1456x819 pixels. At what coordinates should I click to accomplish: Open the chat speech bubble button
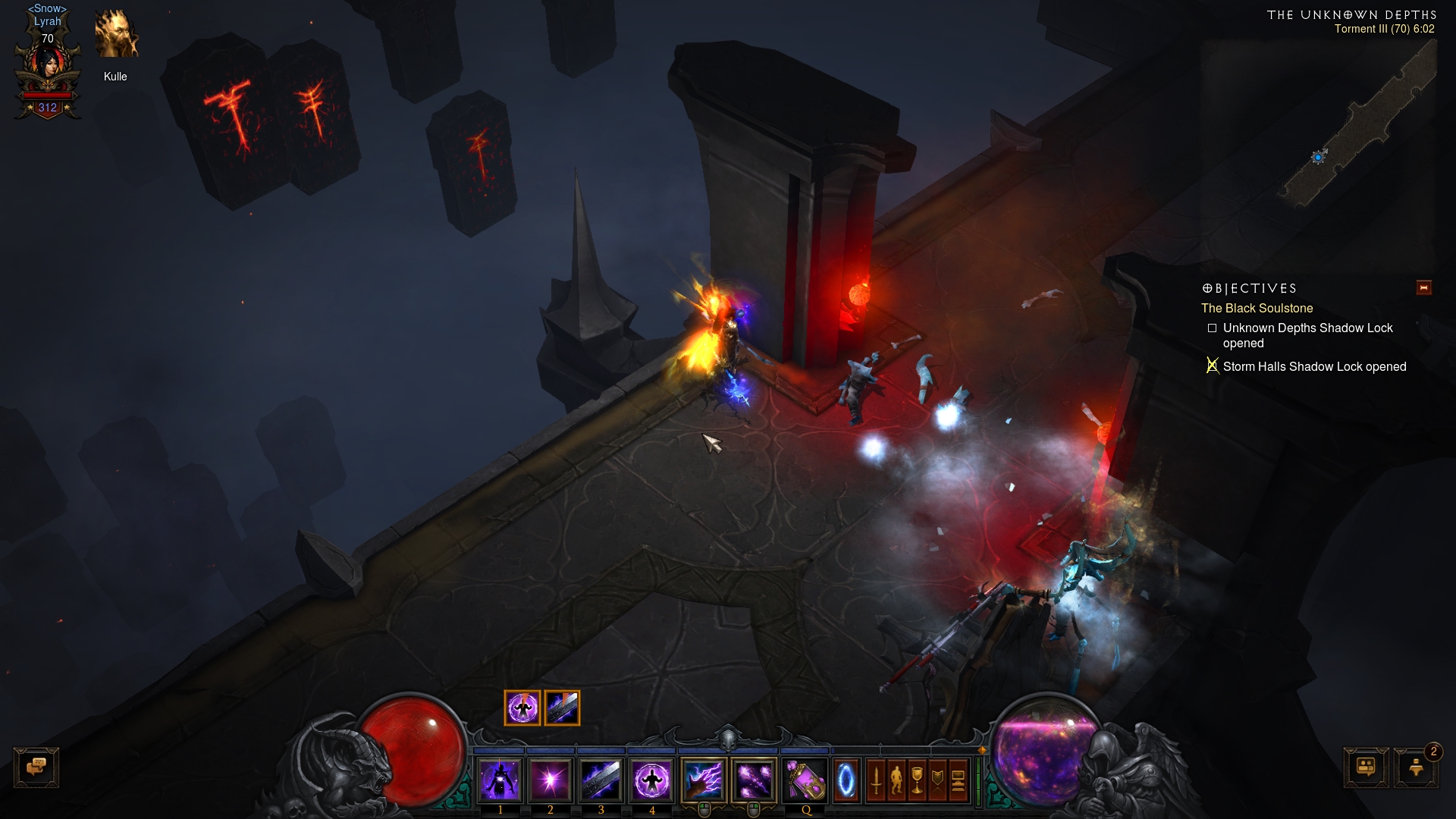coord(36,767)
